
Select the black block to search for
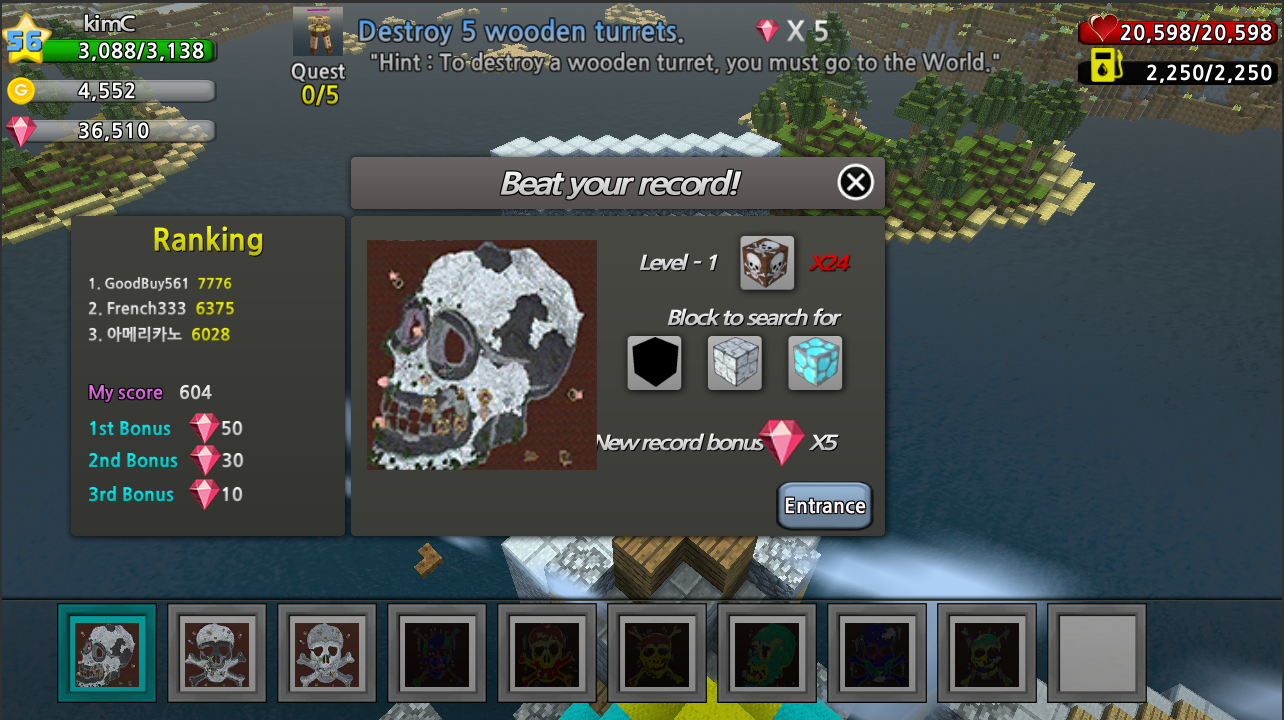(654, 362)
